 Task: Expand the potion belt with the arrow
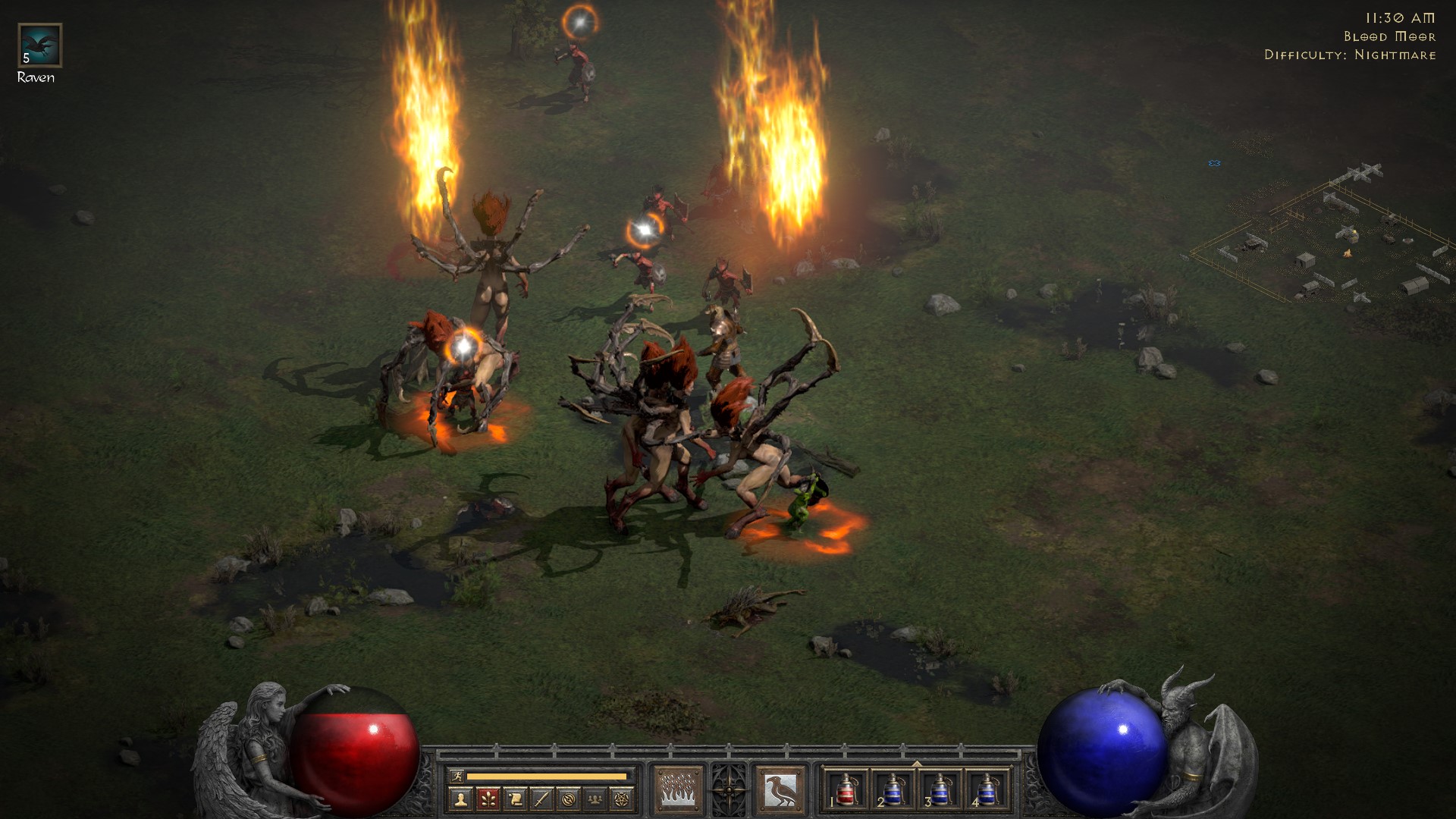(x=916, y=764)
